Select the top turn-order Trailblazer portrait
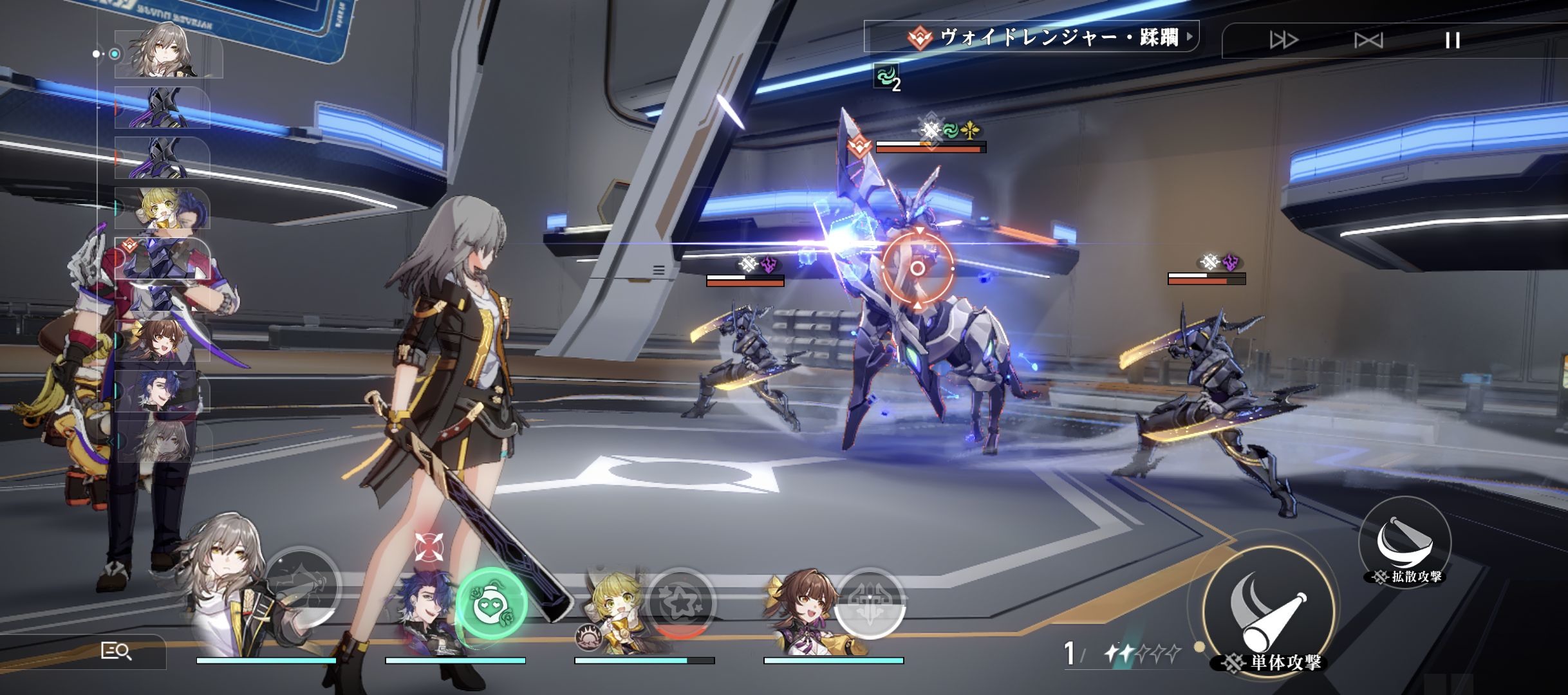1568x695 pixels. click(x=167, y=53)
